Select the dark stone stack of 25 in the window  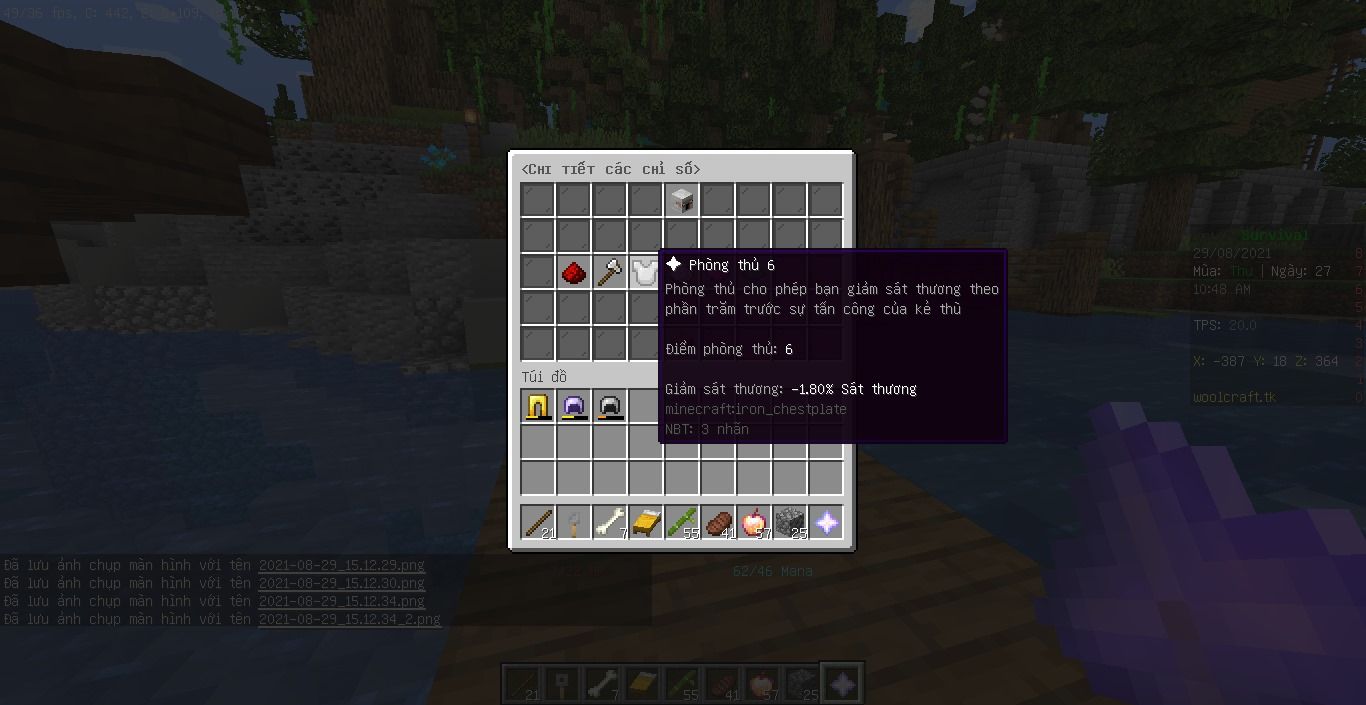coord(790,522)
